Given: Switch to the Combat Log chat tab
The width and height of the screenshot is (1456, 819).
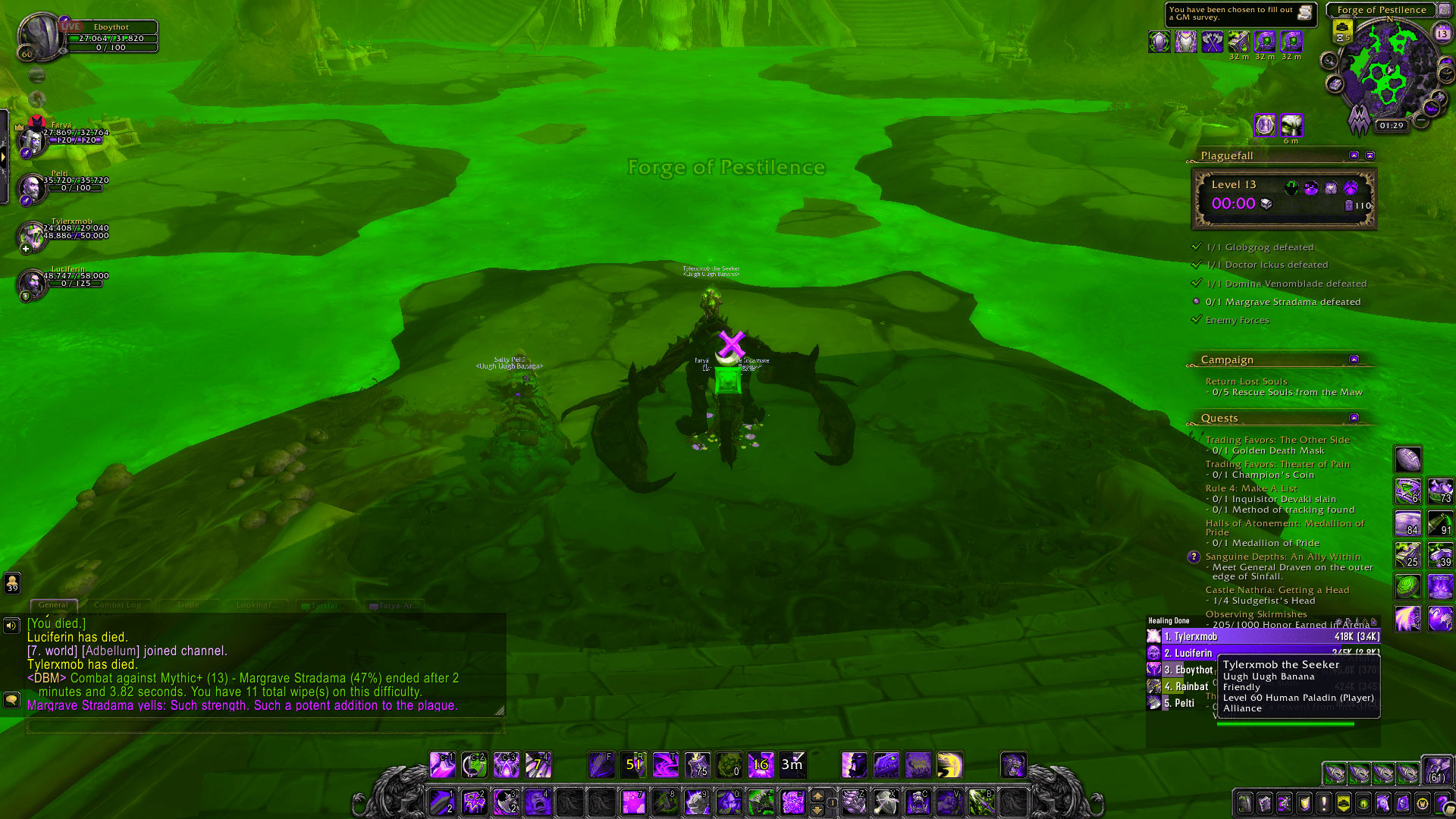Looking at the screenshot, I should tap(118, 605).
